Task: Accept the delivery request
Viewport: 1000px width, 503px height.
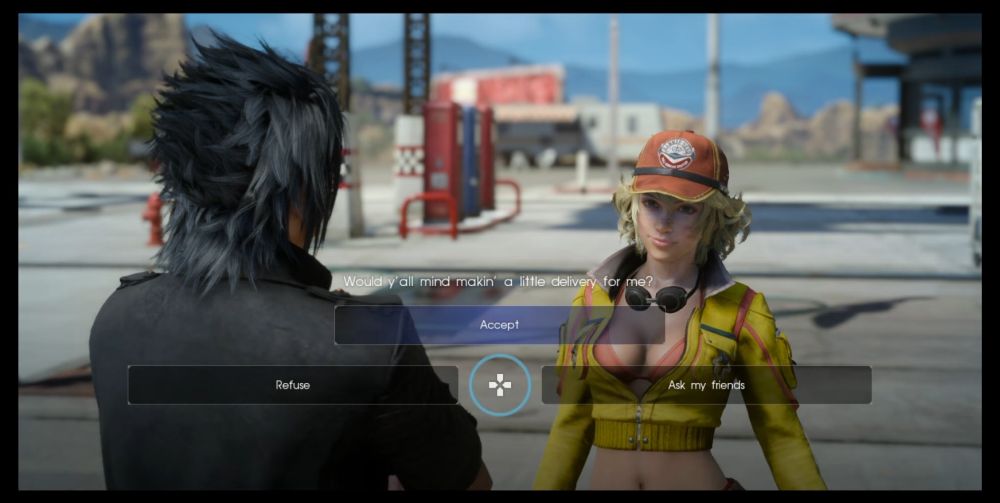Action: coord(499,325)
